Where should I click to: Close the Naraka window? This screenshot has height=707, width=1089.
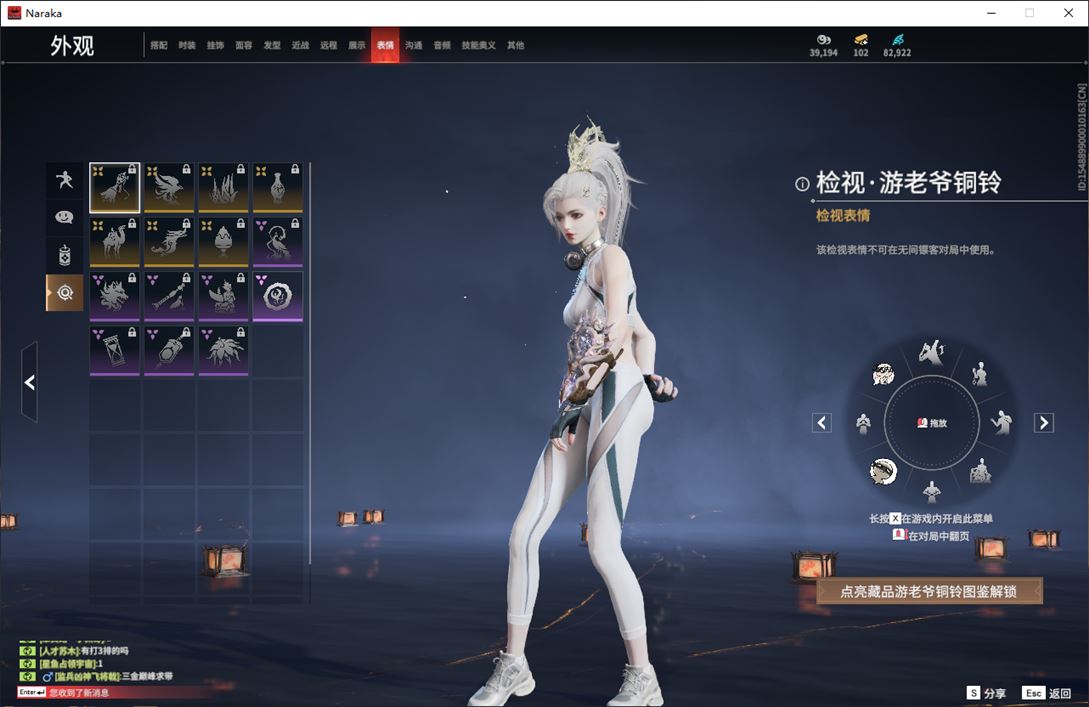pos(1067,13)
